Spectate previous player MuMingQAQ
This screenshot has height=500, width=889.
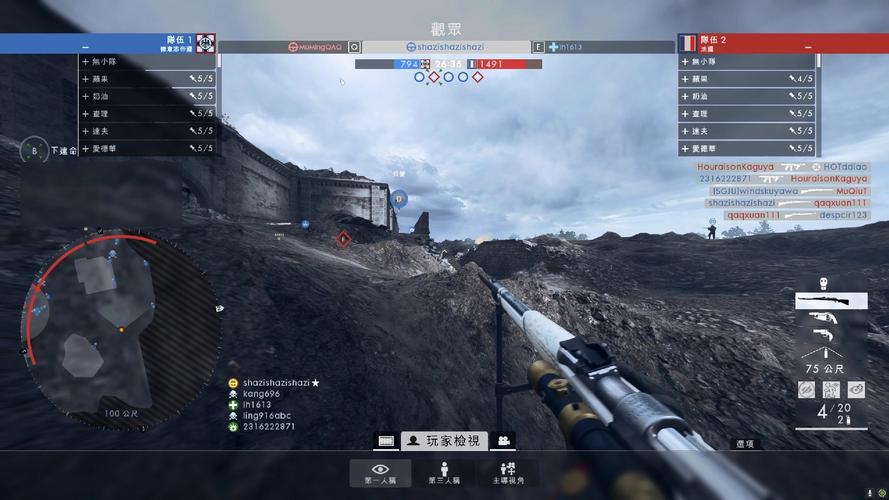tap(314, 47)
